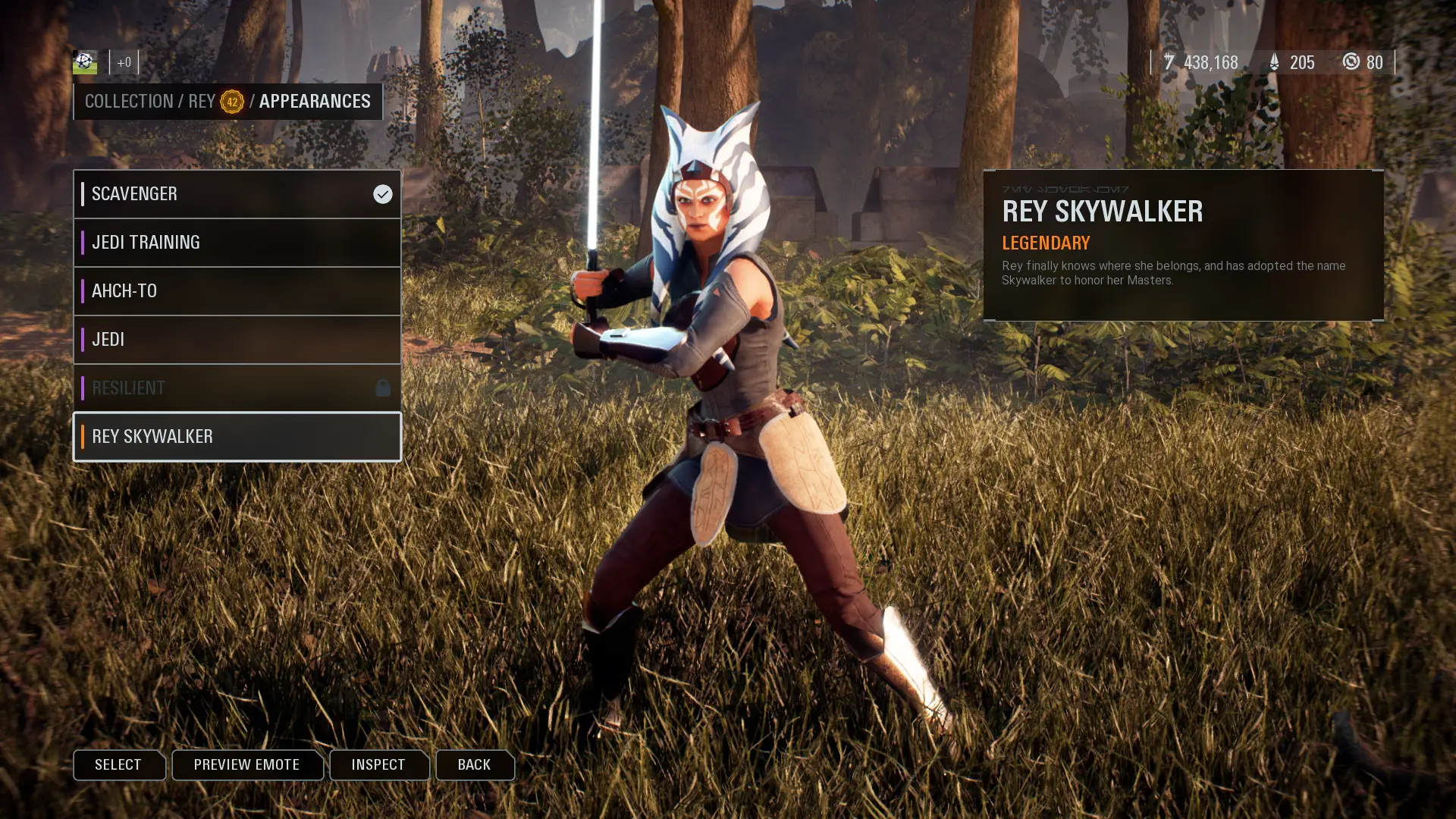The height and width of the screenshot is (819, 1456).
Task: Choose the Jedi Training appearance
Action: 237,243
